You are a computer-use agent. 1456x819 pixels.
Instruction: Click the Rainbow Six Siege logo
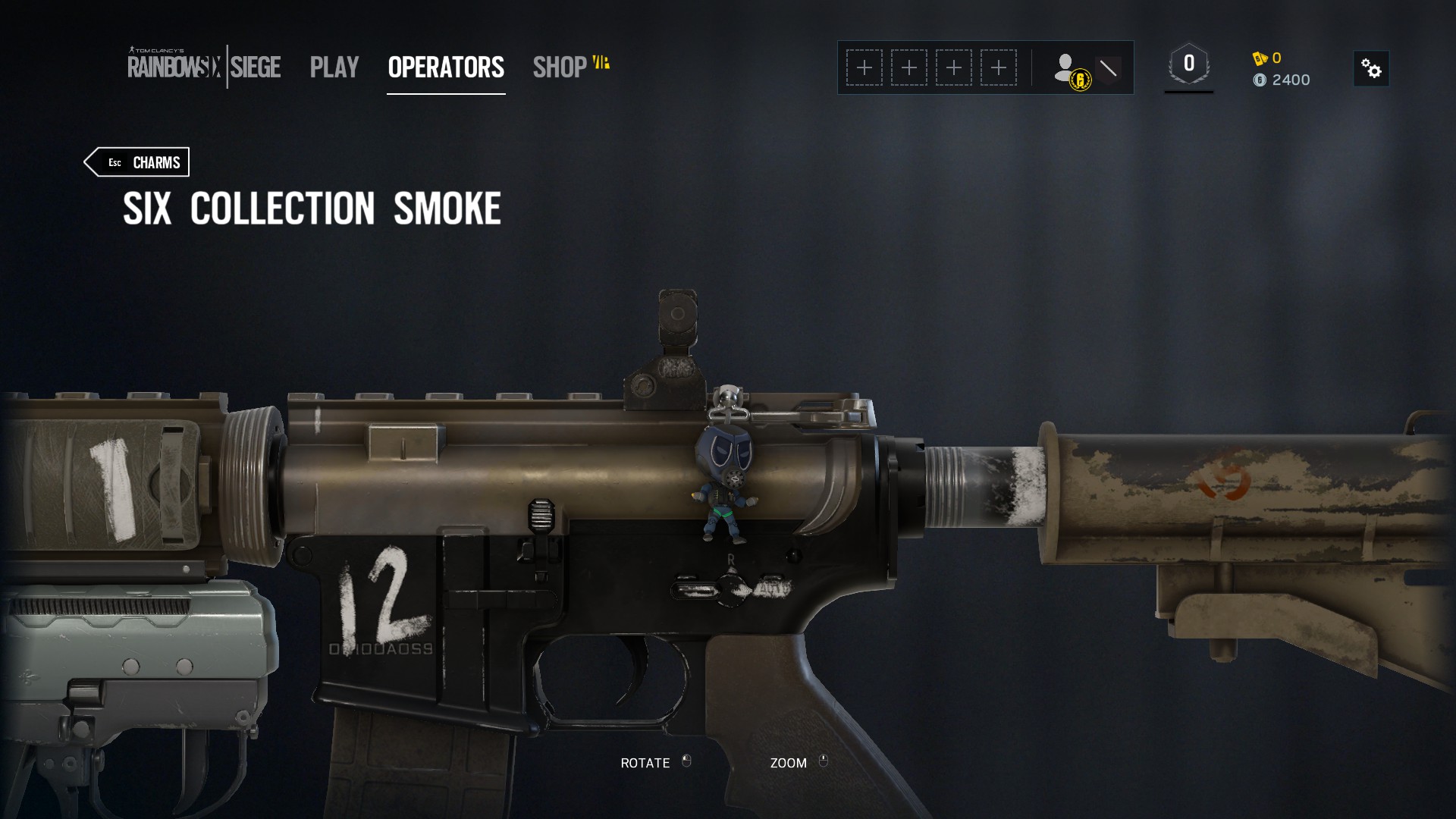point(204,67)
